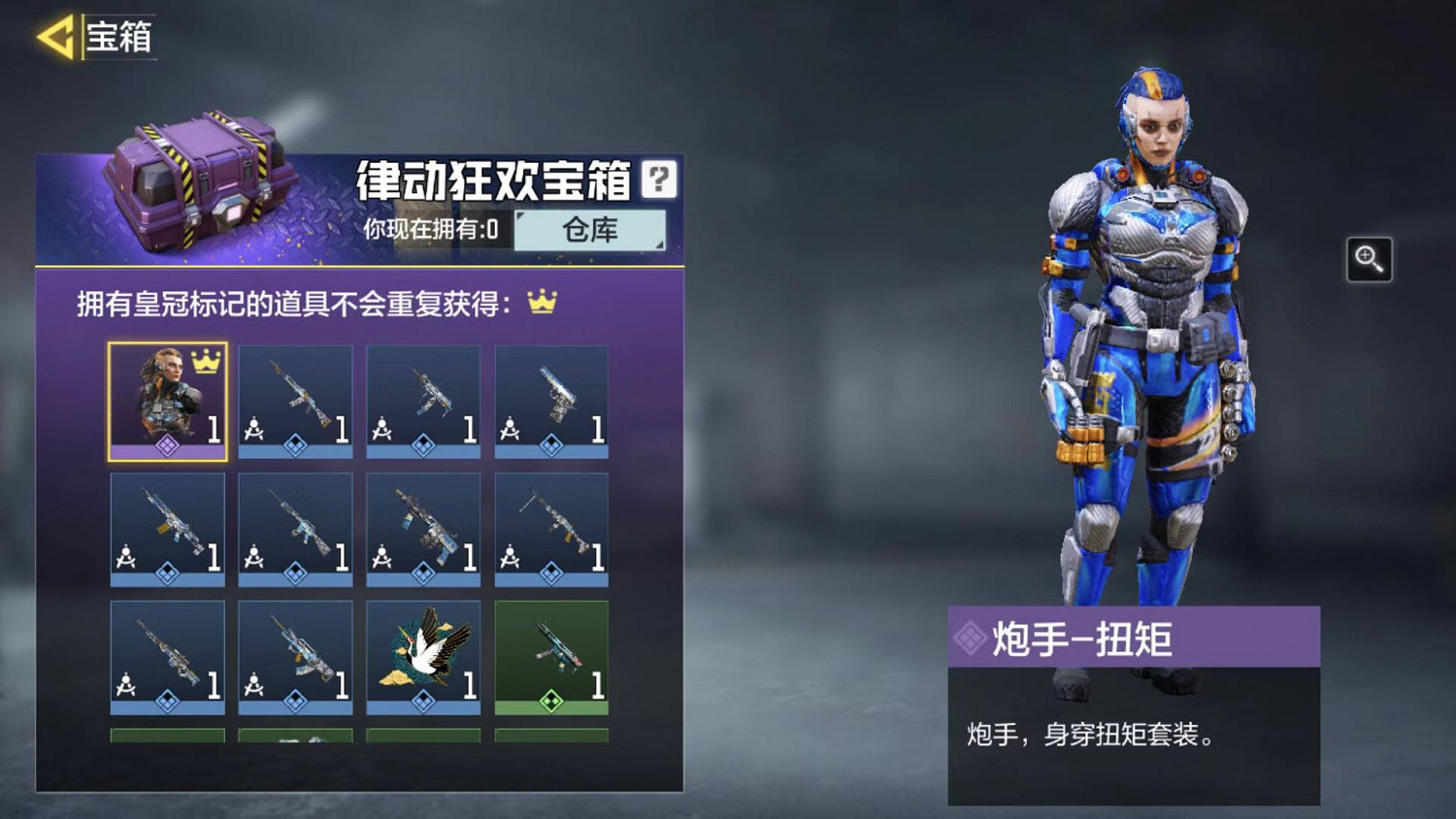Click the crown badge on the character card
The image size is (1456, 819).
(204, 361)
